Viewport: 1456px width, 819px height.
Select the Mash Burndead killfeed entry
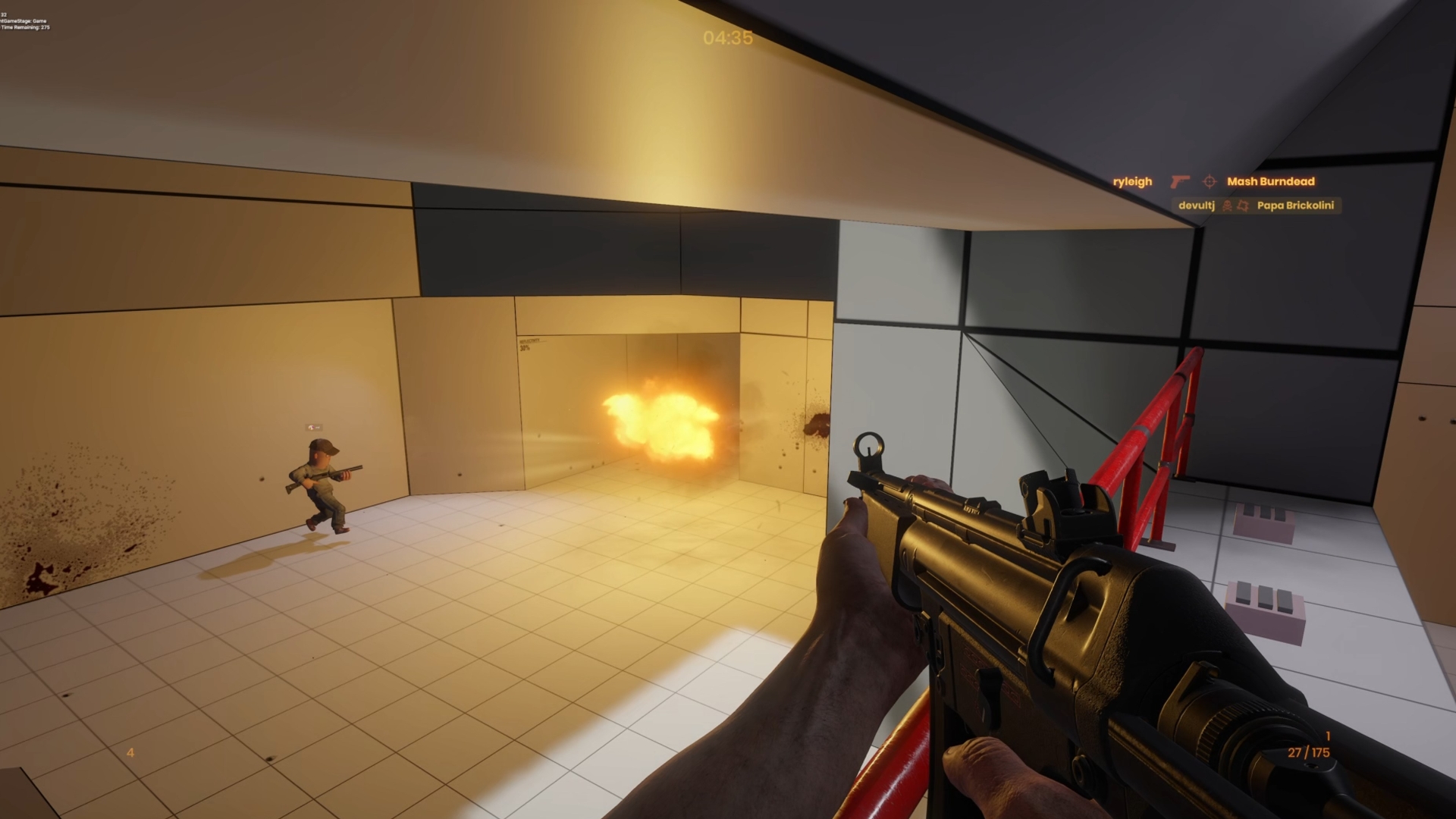[1270, 181]
